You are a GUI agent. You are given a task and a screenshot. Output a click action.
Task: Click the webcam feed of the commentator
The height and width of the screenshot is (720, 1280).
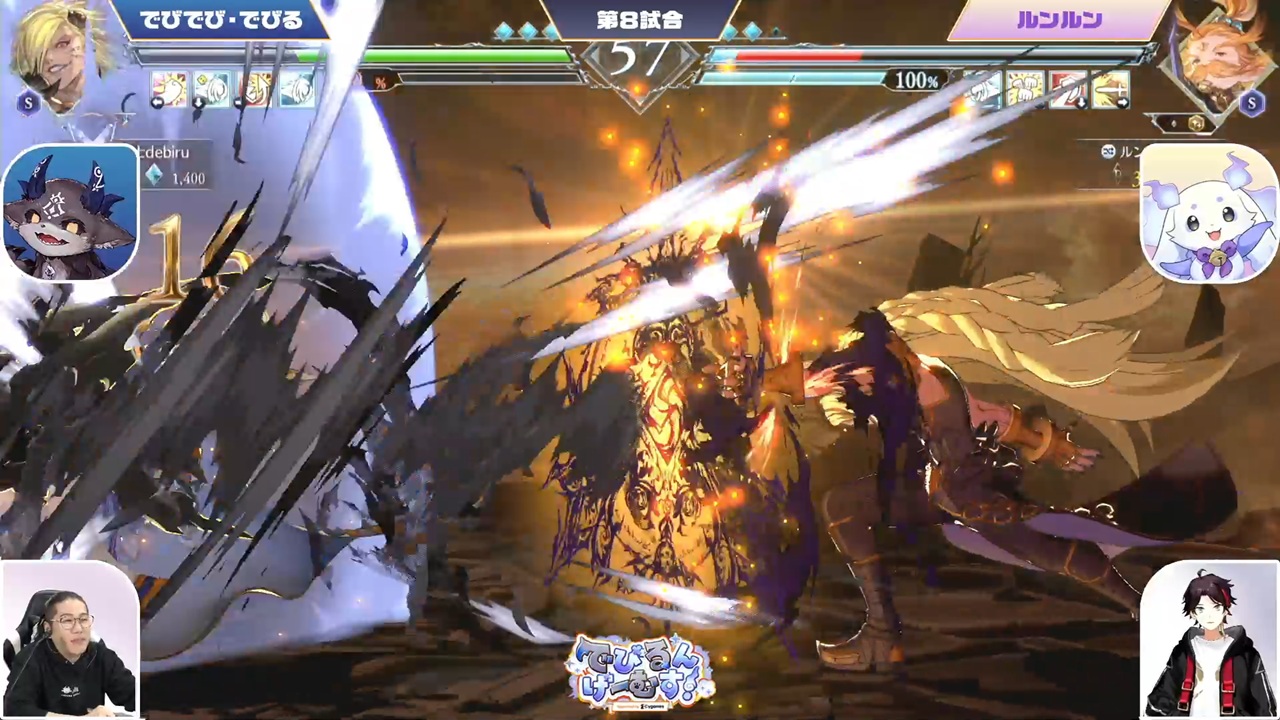point(69,640)
